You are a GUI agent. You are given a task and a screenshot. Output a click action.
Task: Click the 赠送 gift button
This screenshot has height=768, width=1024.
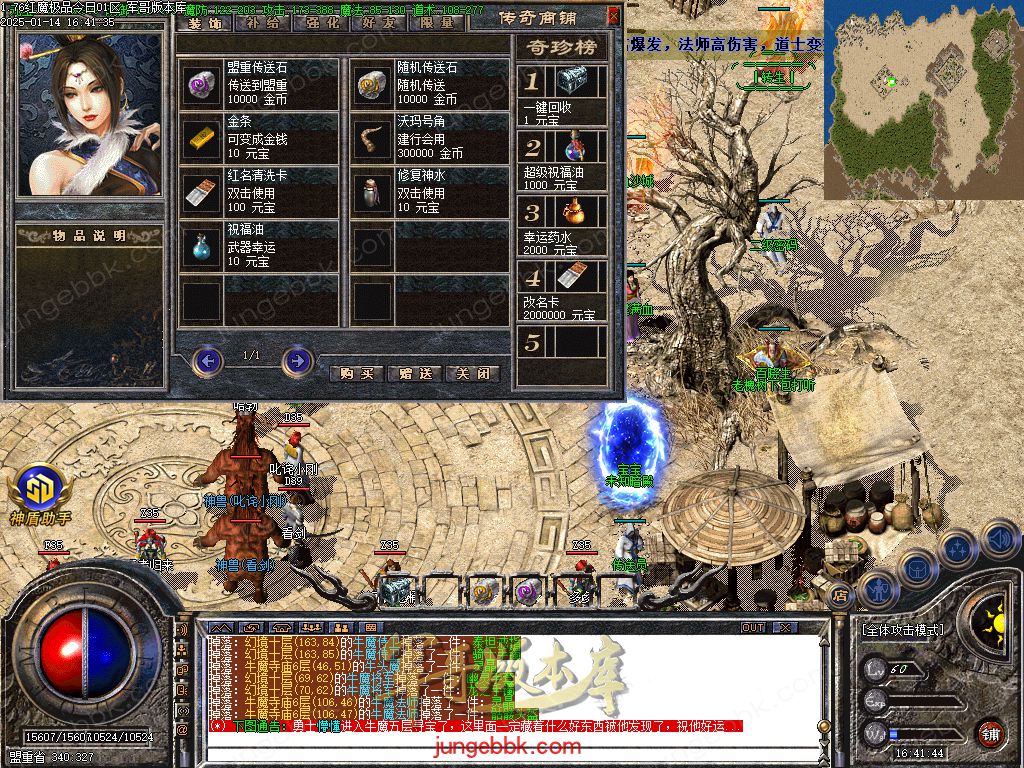pyautogui.click(x=414, y=373)
